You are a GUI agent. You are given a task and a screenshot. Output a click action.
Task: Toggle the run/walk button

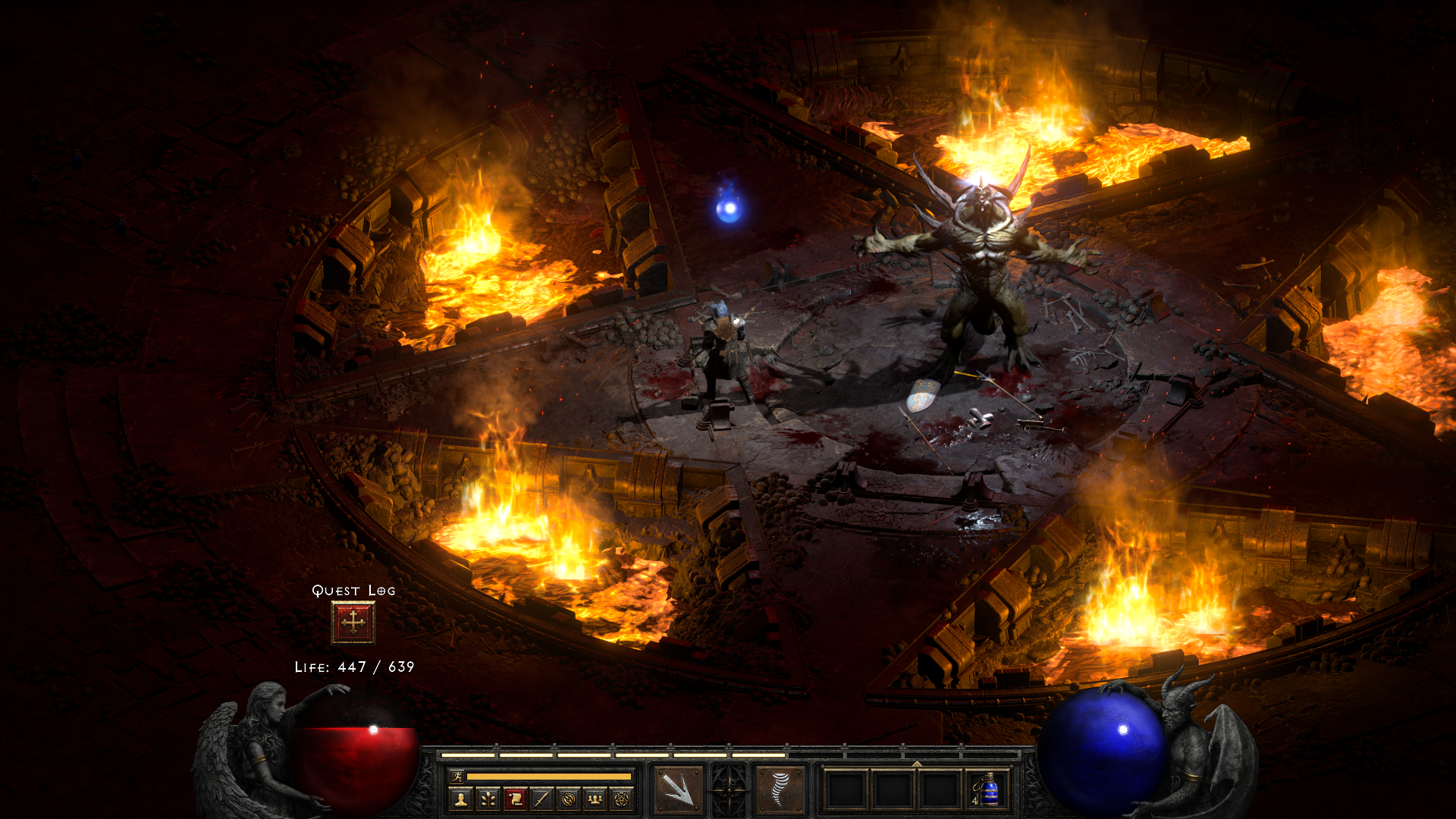click(457, 776)
